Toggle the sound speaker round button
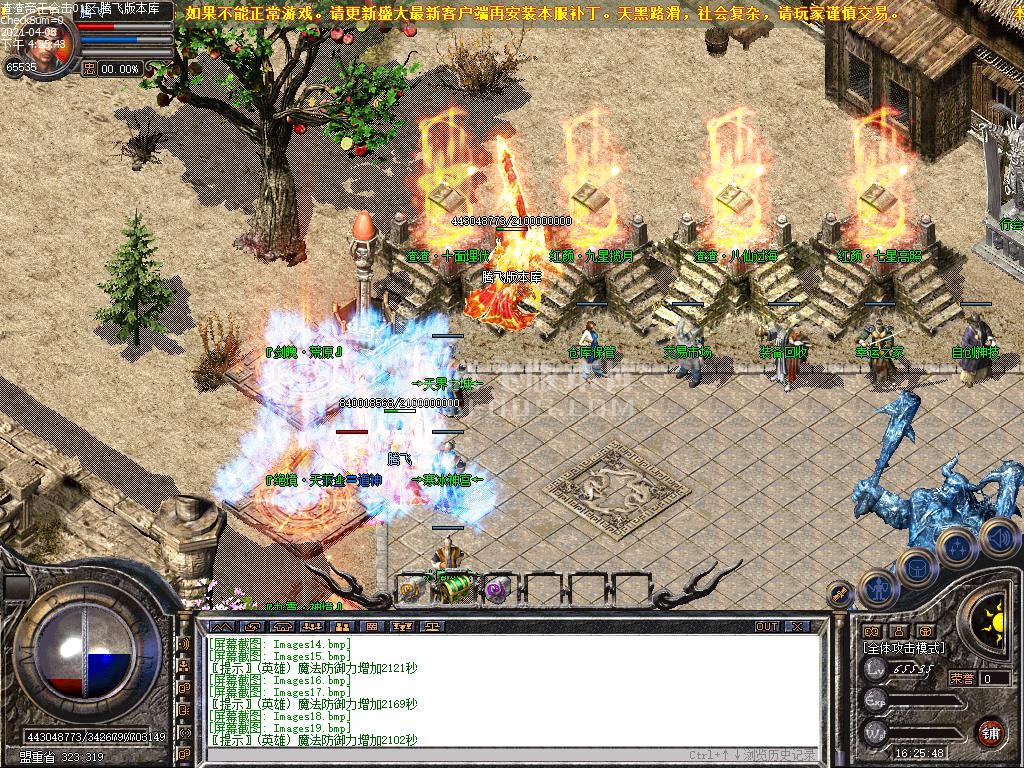This screenshot has width=1024, height=768. [x=997, y=537]
